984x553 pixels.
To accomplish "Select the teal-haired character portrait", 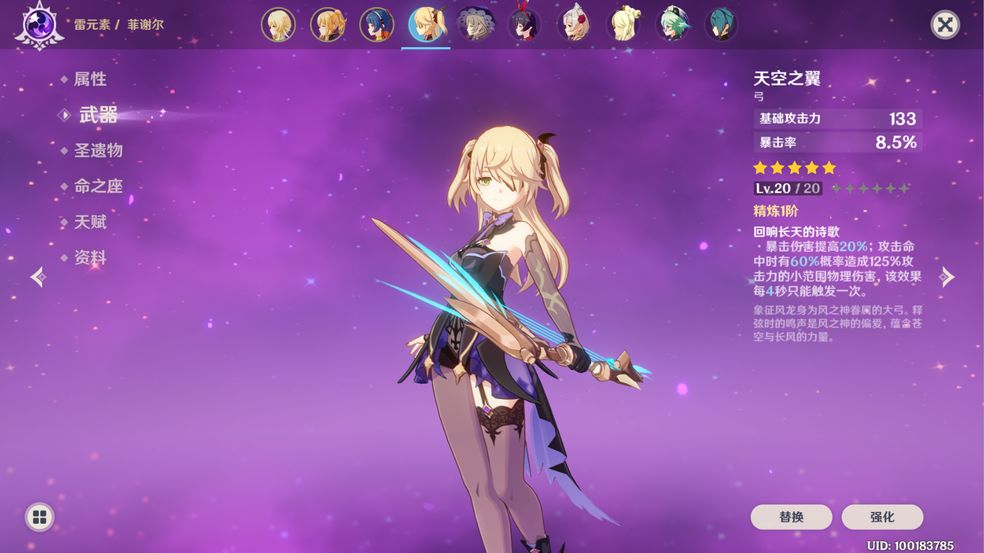I will (x=721, y=24).
